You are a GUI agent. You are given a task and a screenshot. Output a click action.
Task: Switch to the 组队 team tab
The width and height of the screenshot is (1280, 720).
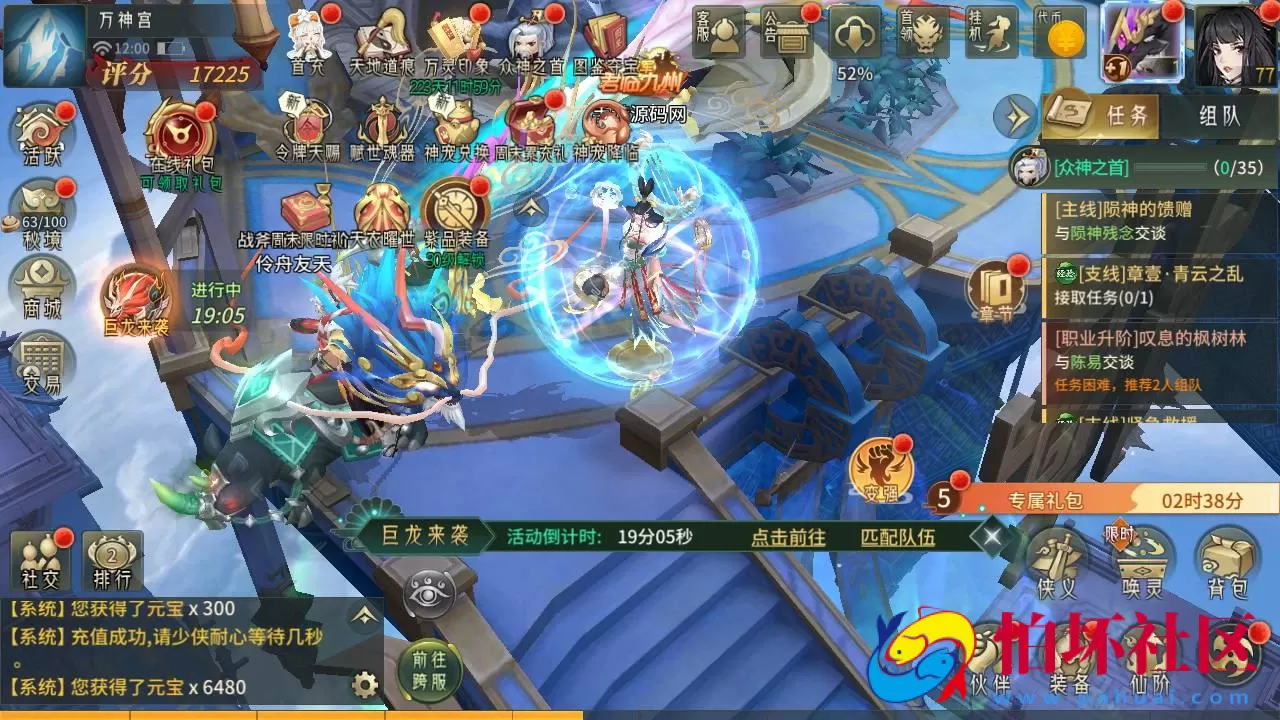pyautogui.click(x=1220, y=114)
